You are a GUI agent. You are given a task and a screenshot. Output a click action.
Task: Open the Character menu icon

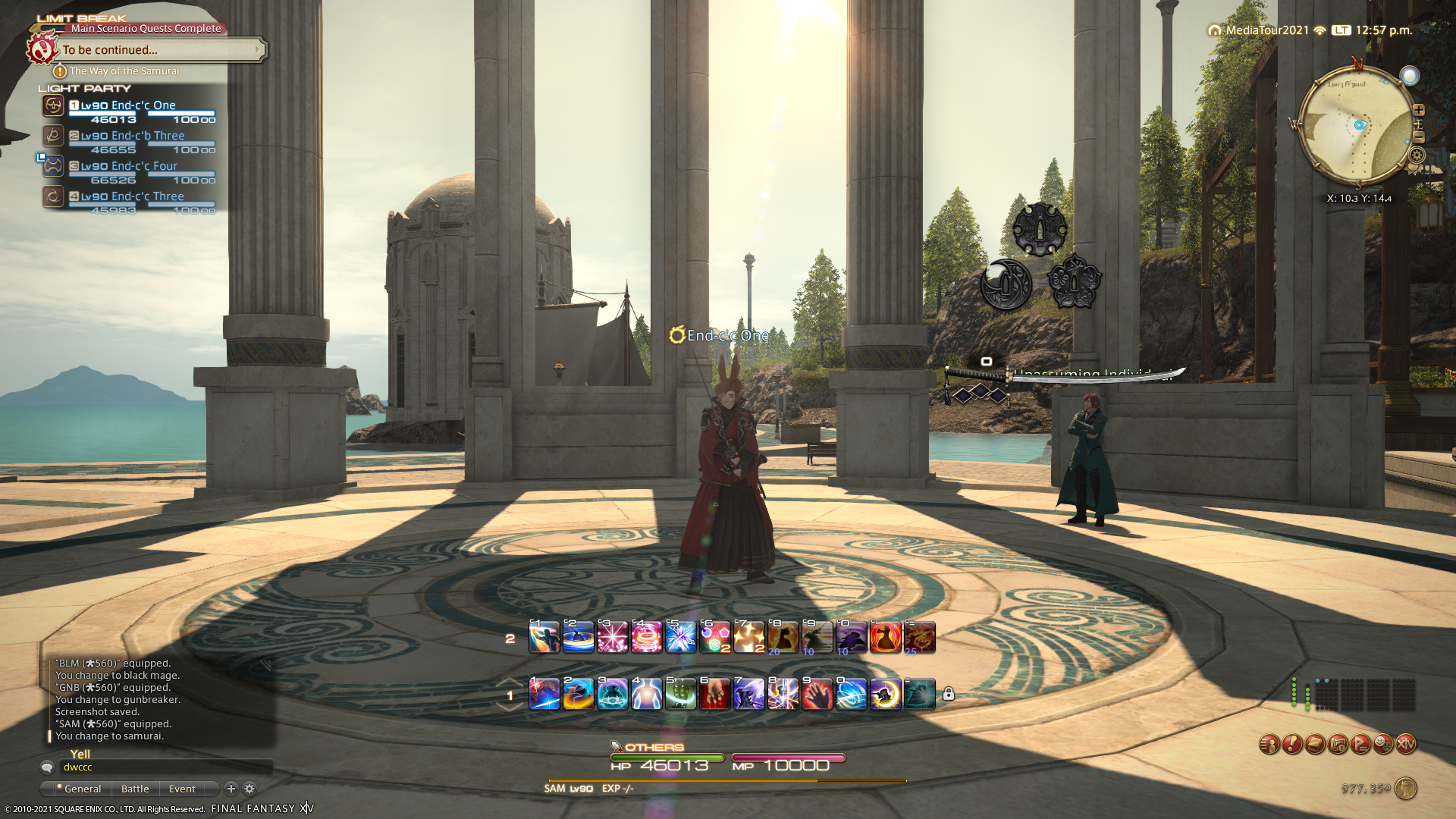point(1269,745)
